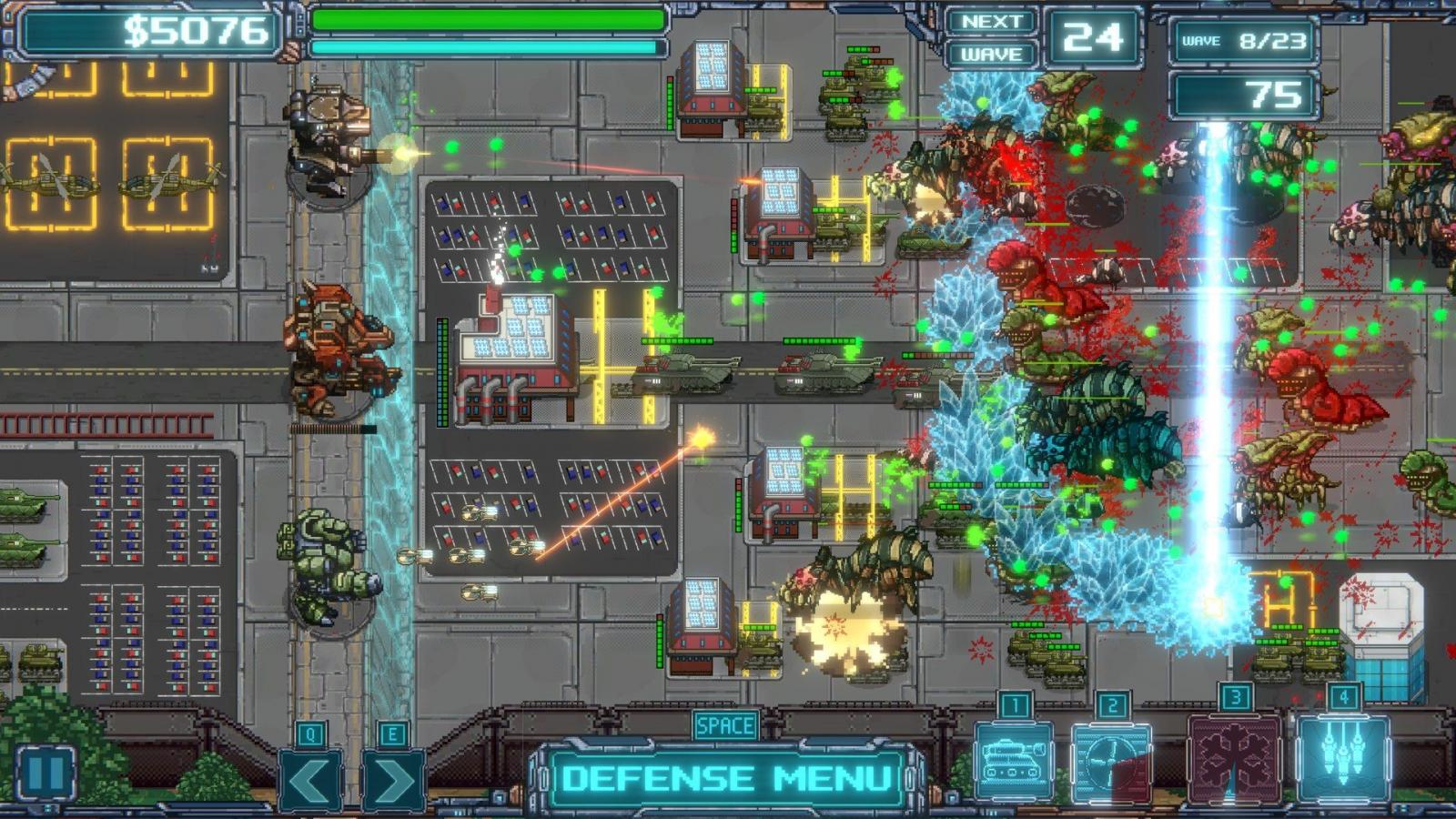Trigger the snowflake freeze ability
Viewport: 1456px width, 819px height.
coord(1235,760)
